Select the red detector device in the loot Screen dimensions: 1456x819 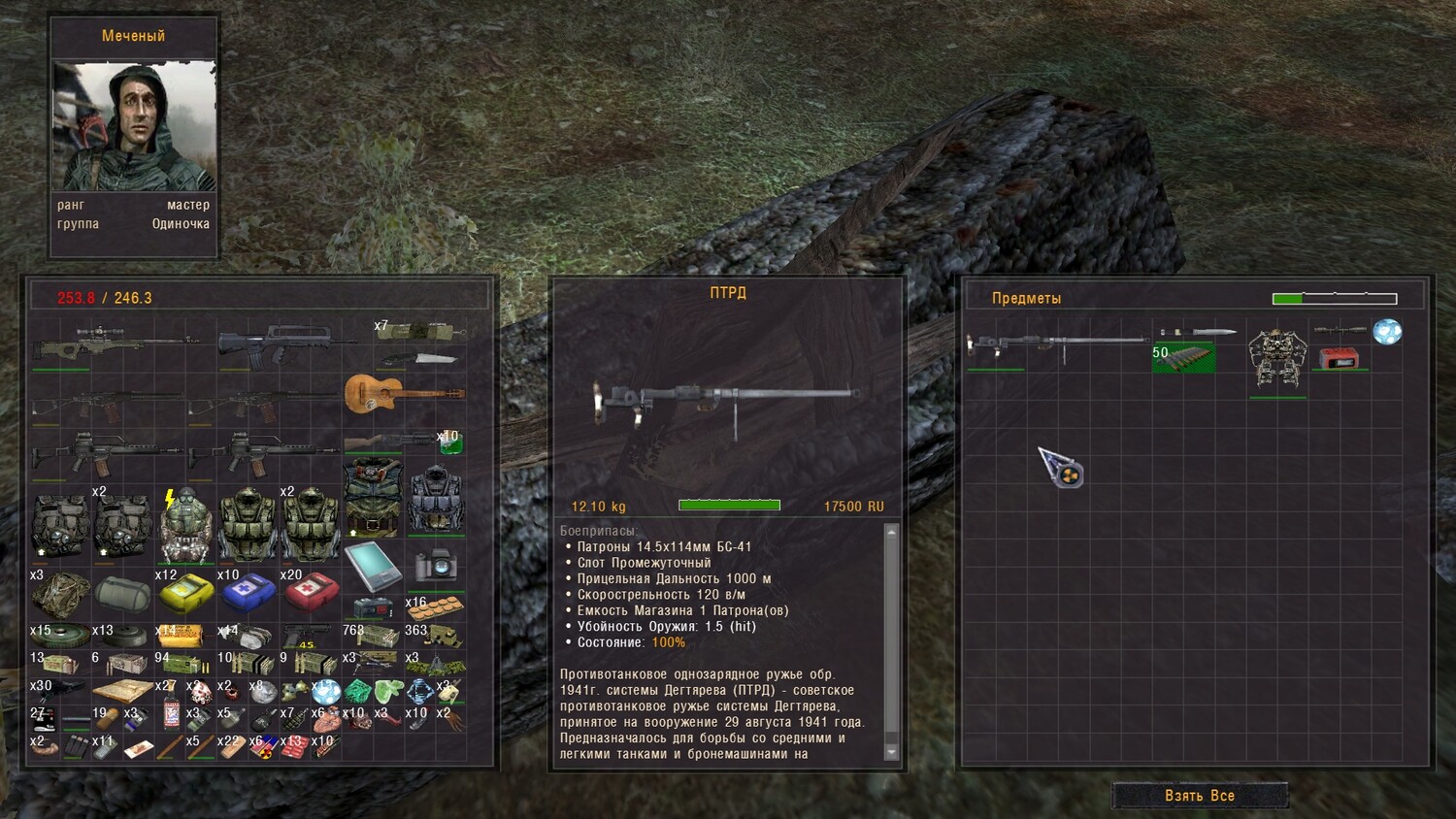coord(1339,357)
